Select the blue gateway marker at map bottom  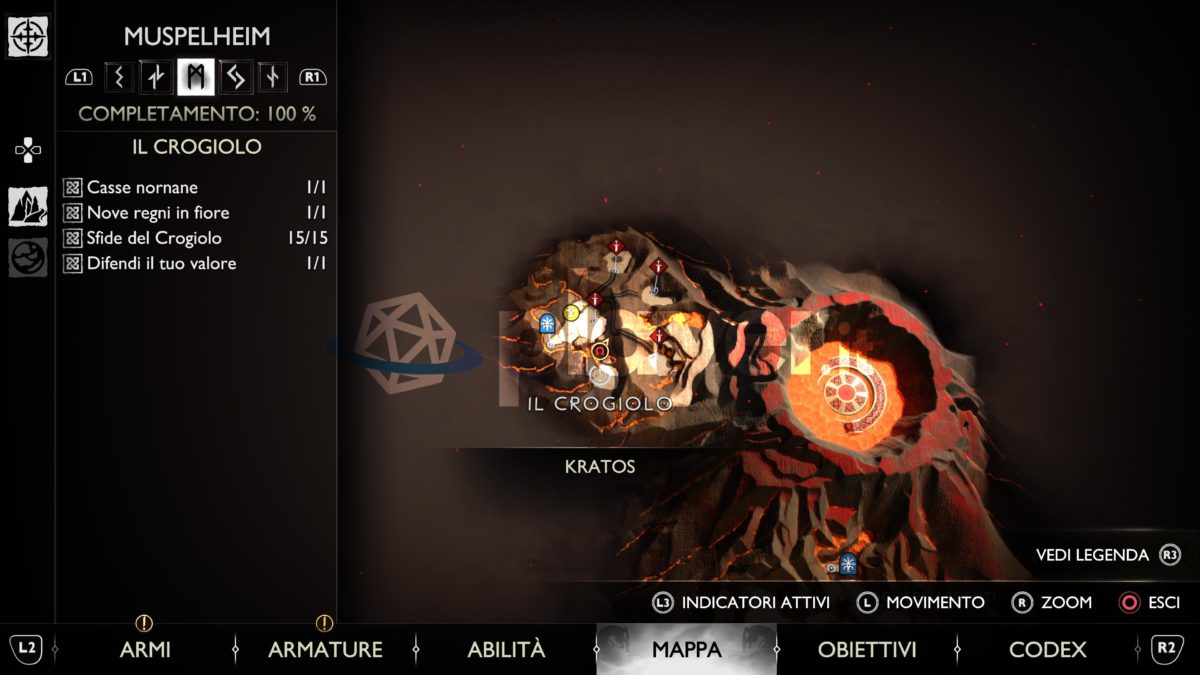(848, 563)
